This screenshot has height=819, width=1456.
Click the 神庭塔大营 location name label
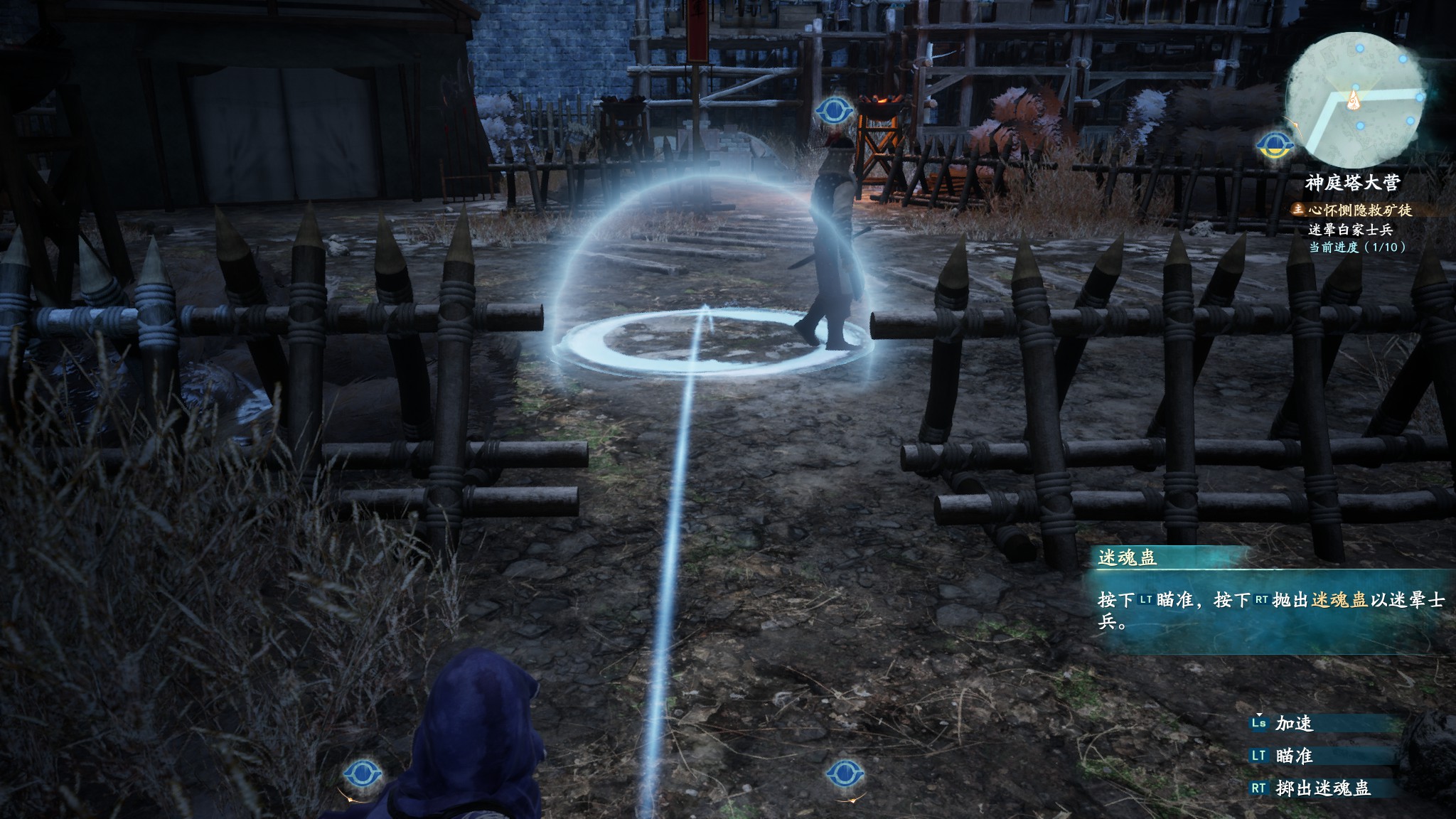click(x=1352, y=183)
